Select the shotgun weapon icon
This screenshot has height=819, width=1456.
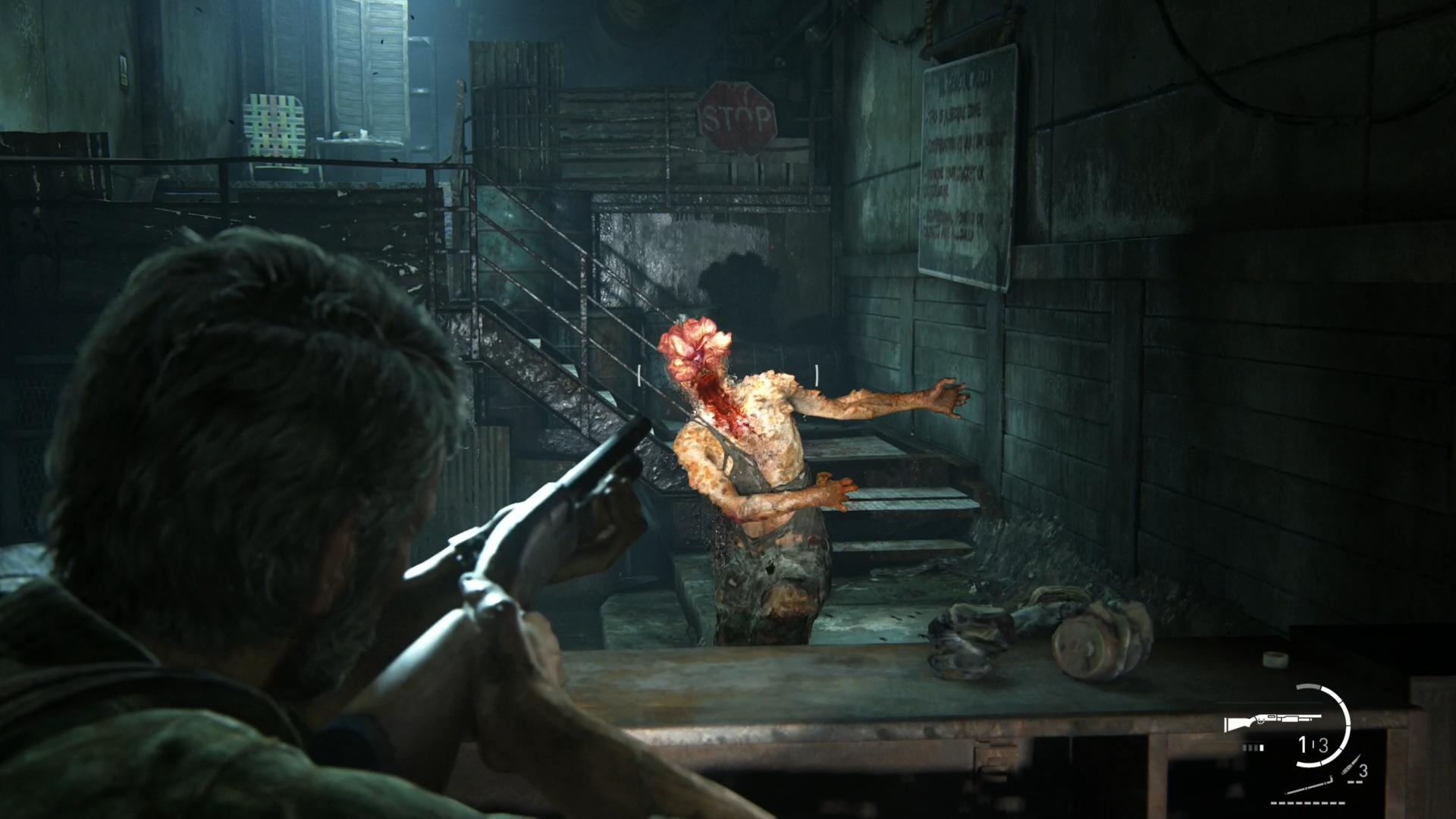[x=1272, y=721]
